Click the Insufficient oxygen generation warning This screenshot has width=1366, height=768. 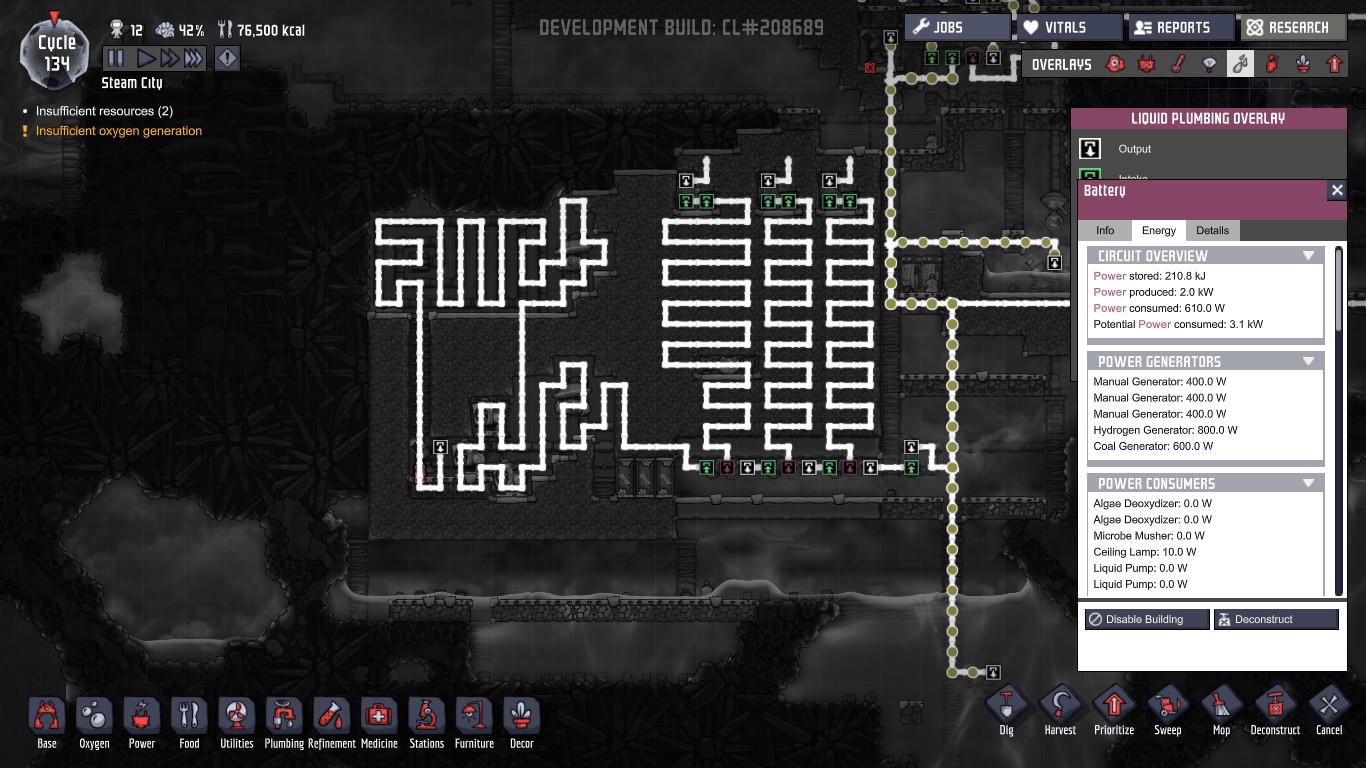click(118, 131)
